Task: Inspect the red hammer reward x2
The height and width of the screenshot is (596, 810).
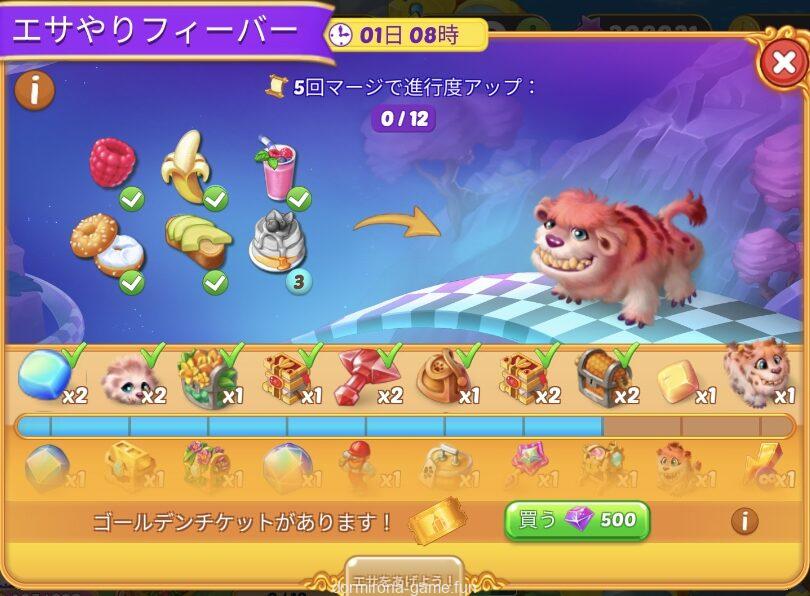Action: click(x=363, y=375)
